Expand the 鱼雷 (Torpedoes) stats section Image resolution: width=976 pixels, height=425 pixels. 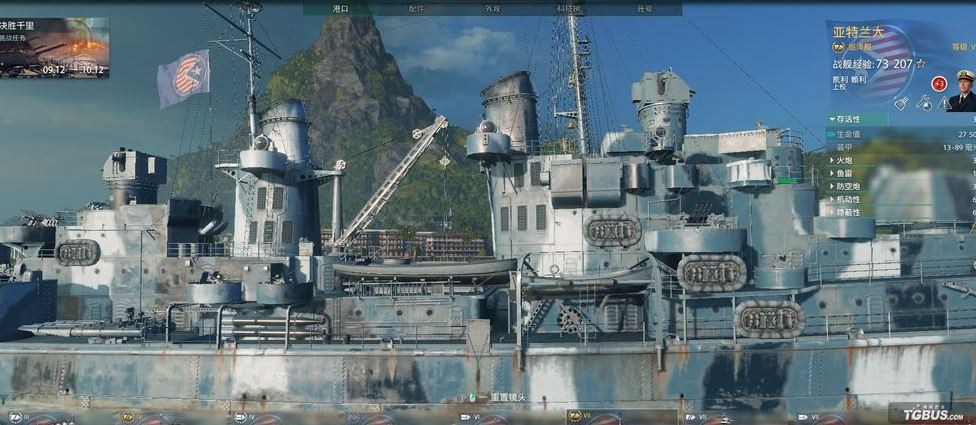[x=844, y=173]
